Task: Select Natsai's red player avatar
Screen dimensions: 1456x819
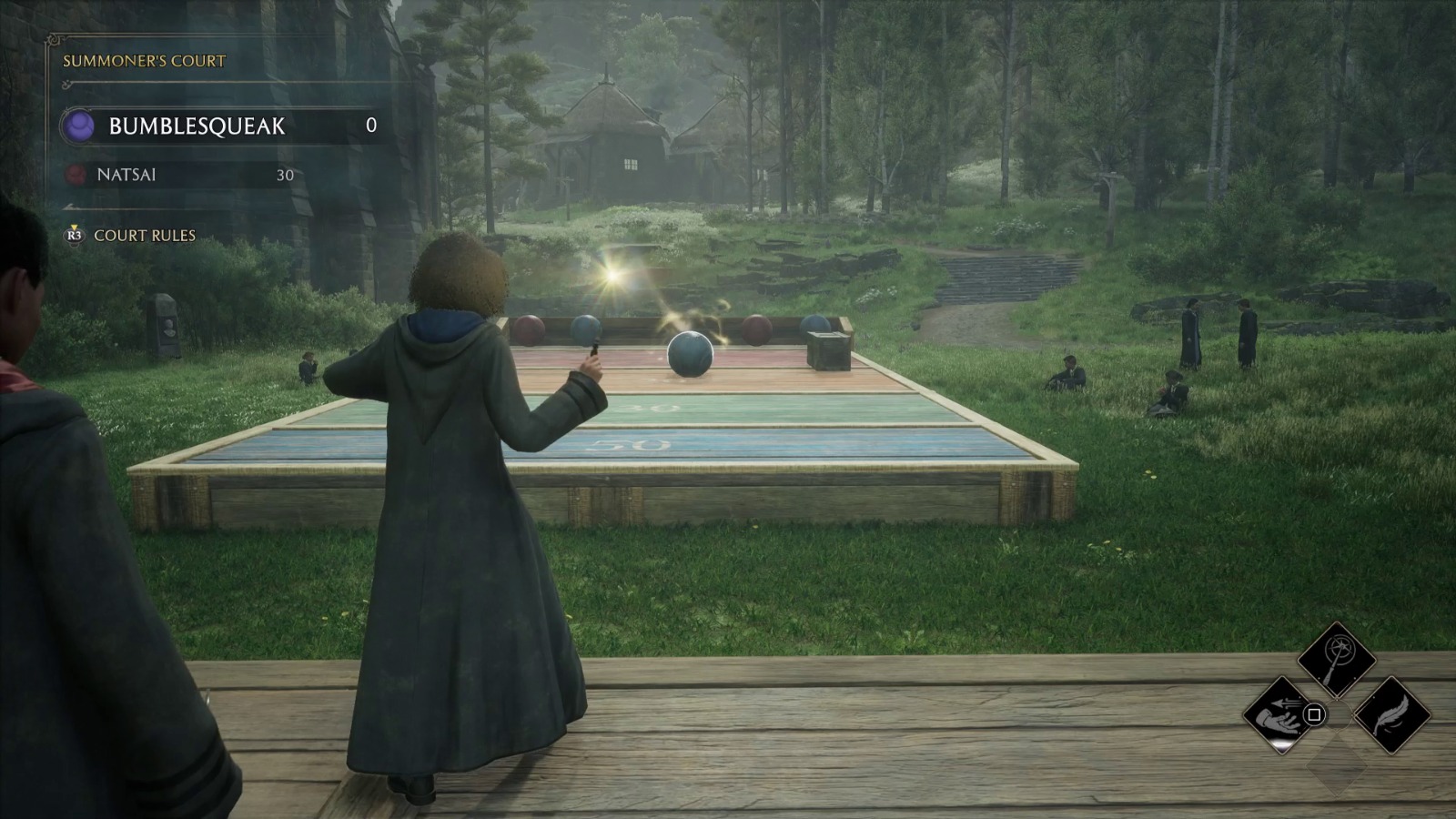Action: pos(78,175)
